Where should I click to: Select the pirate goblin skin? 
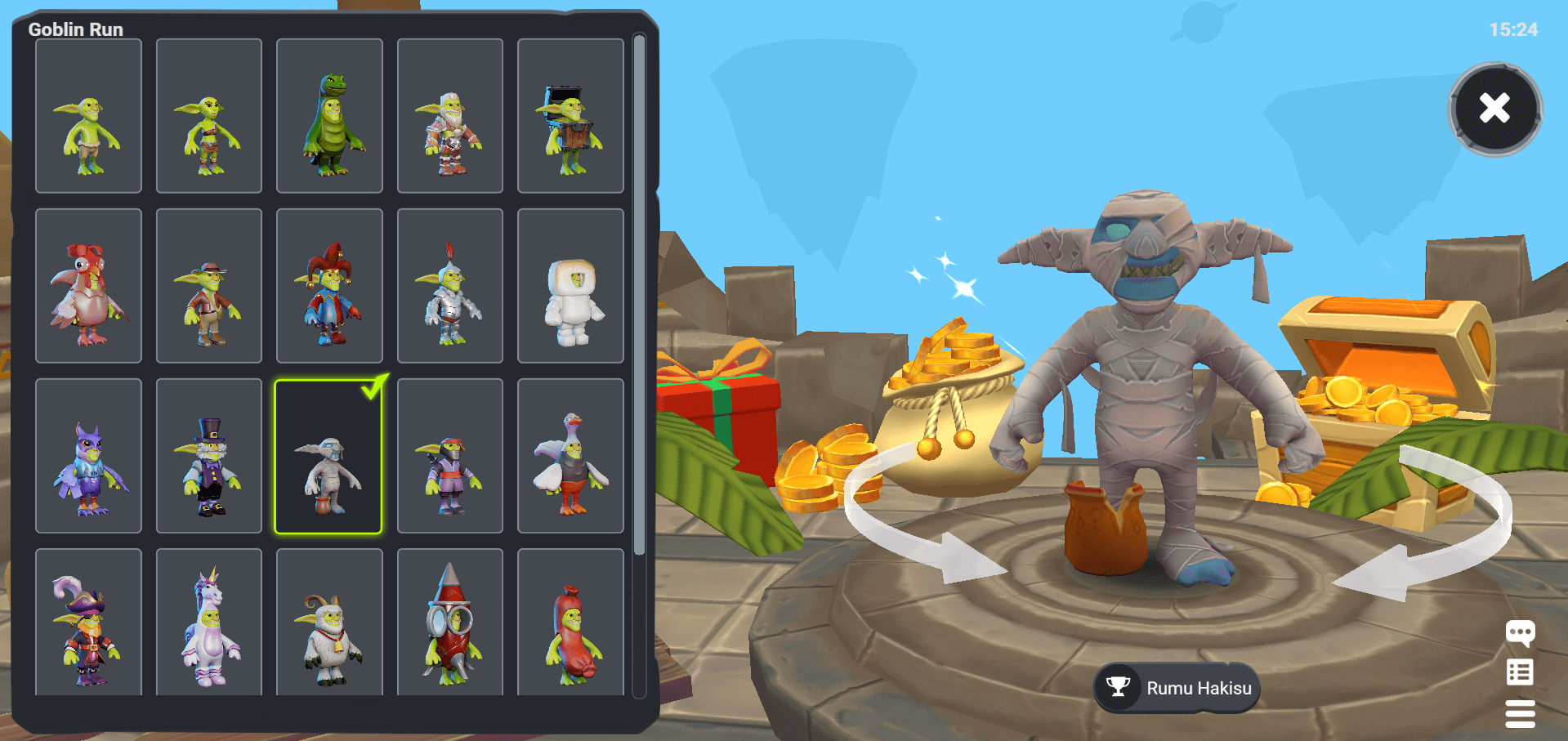(88, 623)
